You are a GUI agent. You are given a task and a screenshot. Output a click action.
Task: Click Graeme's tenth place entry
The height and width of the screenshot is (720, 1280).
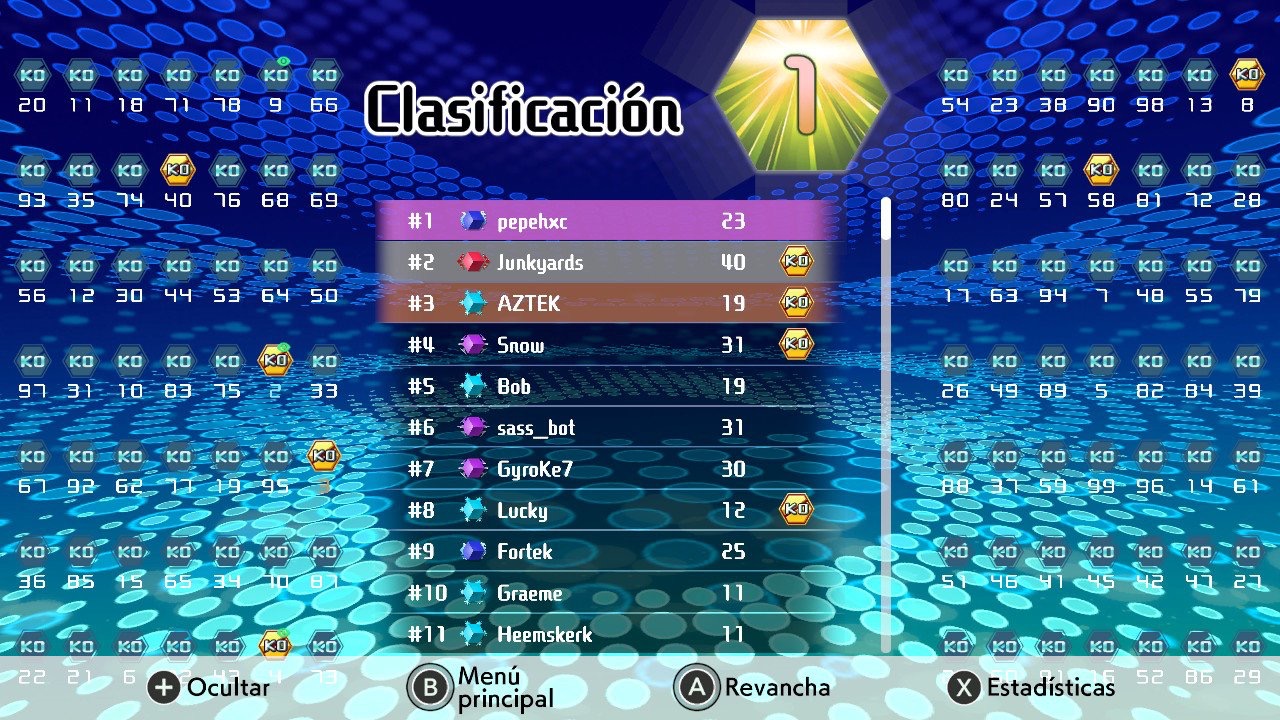click(x=605, y=593)
